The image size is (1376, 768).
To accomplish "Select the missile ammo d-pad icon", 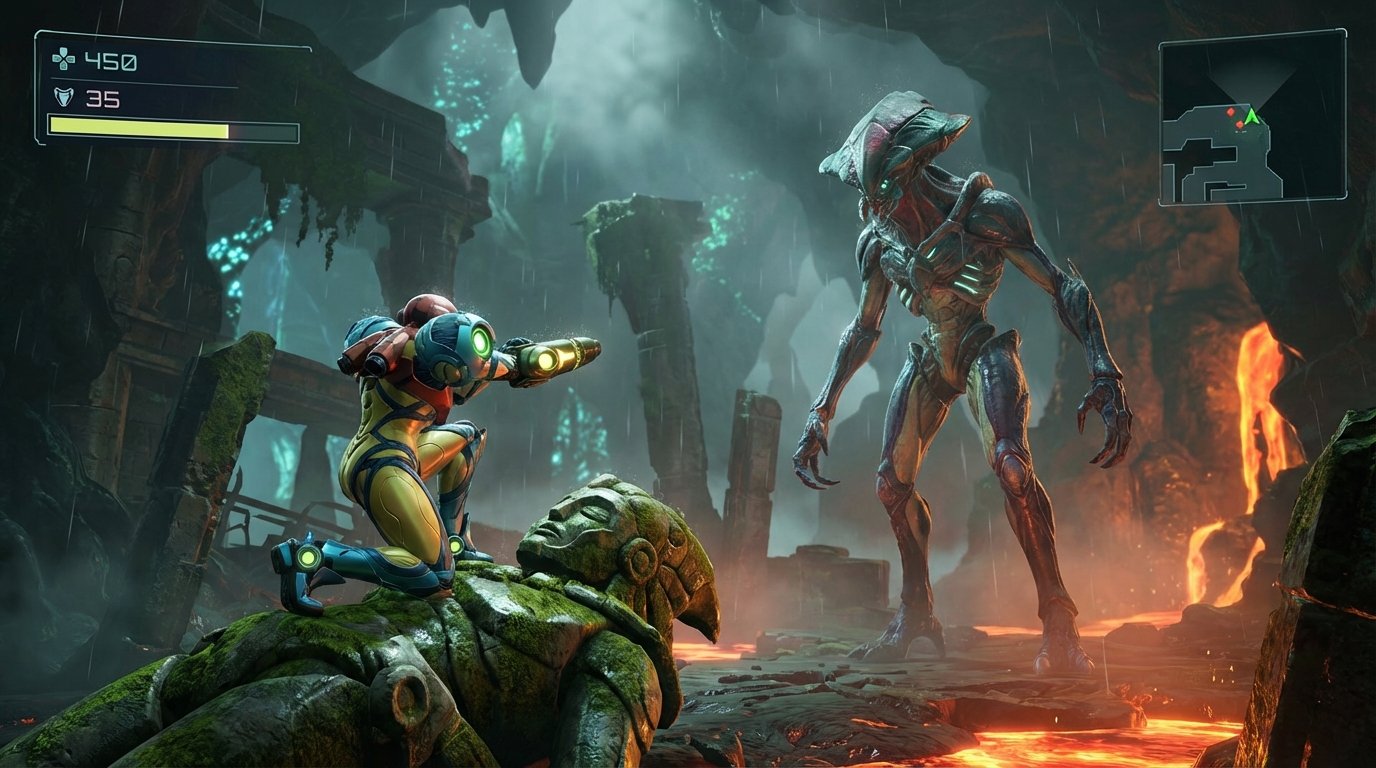I will (64, 58).
